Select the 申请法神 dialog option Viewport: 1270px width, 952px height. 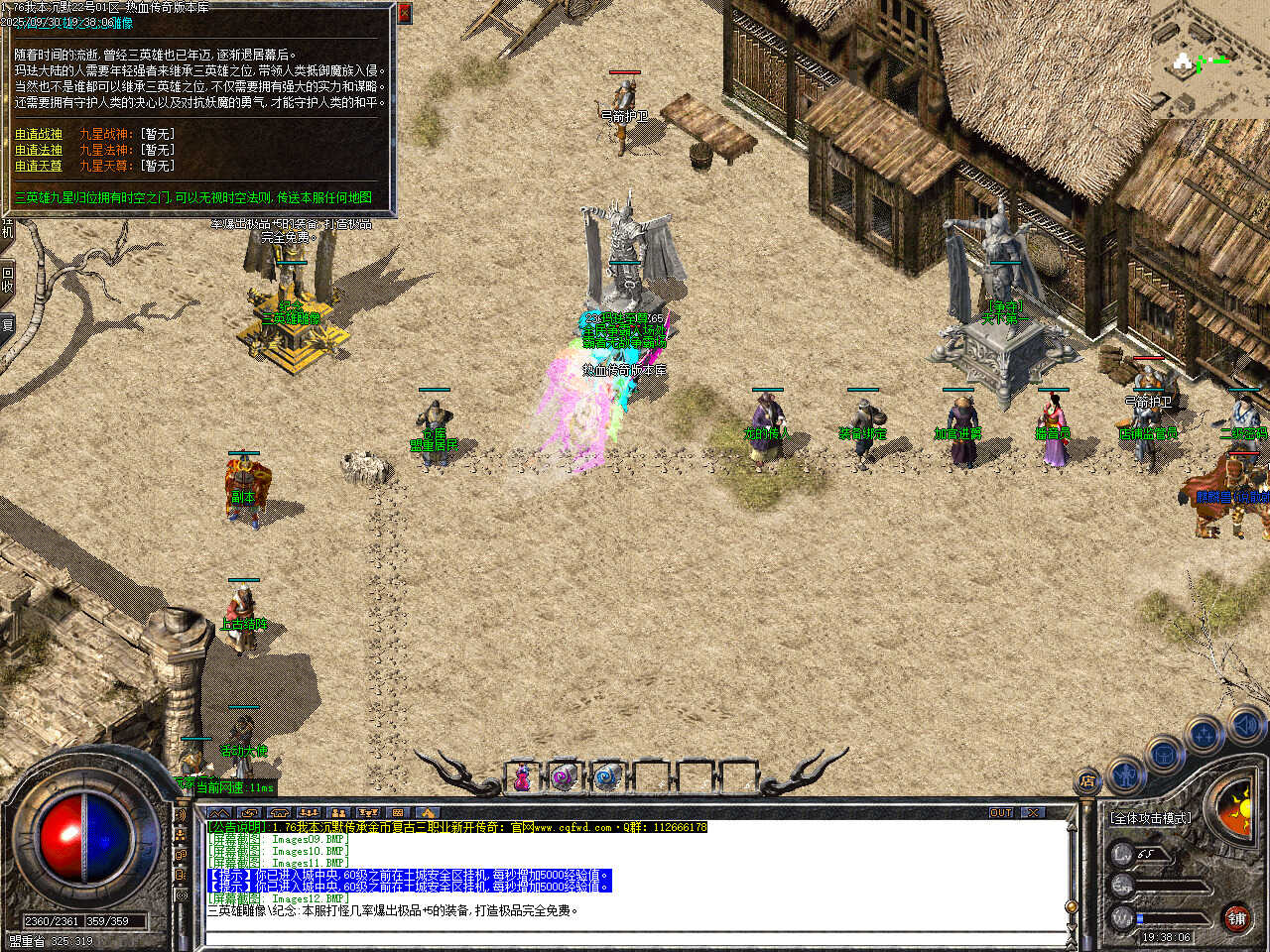[x=39, y=150]
